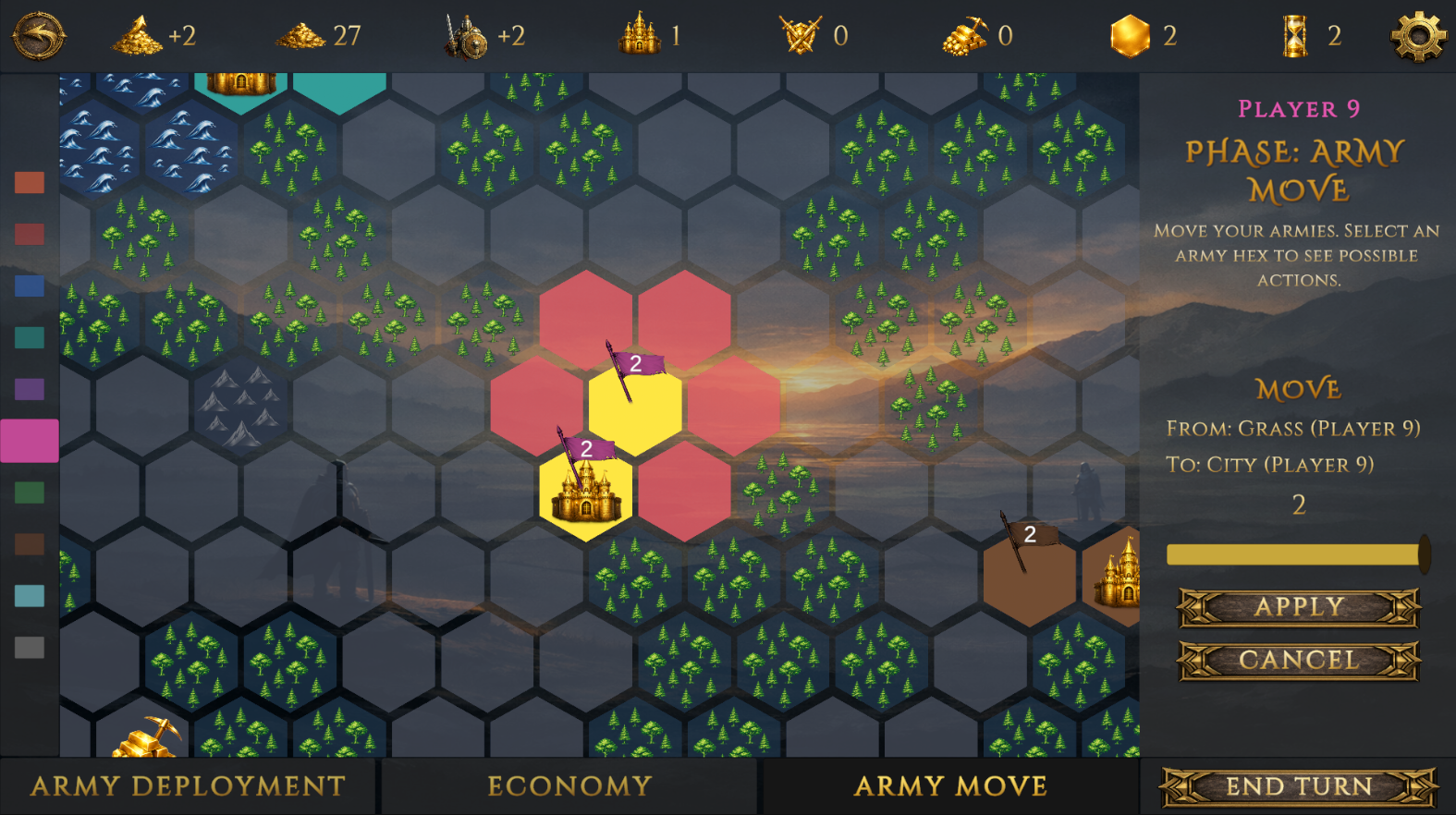Click the game logo in the top left corner
1456x815 pixels.
click(38, 35)
